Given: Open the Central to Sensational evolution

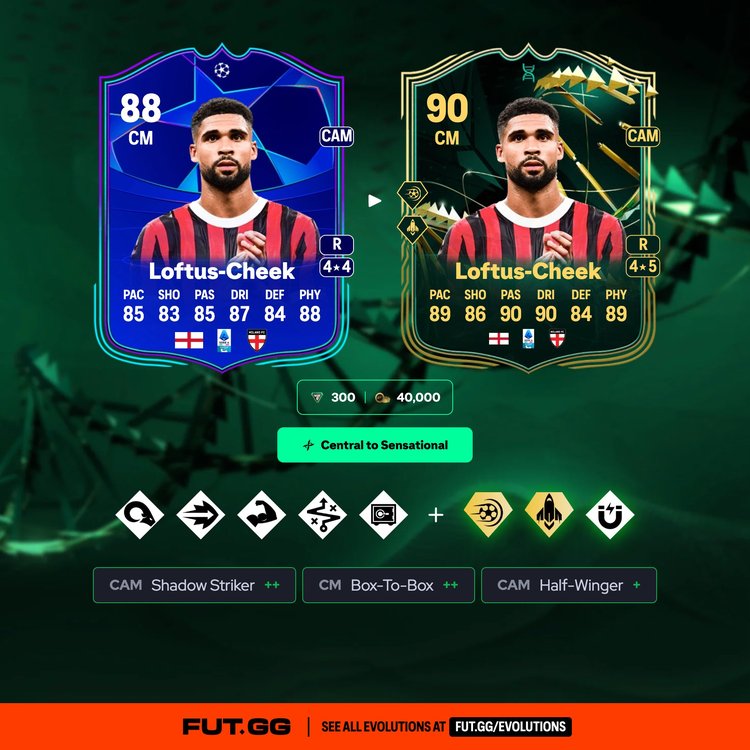Looking at the screenshot, I should (375, 445).
